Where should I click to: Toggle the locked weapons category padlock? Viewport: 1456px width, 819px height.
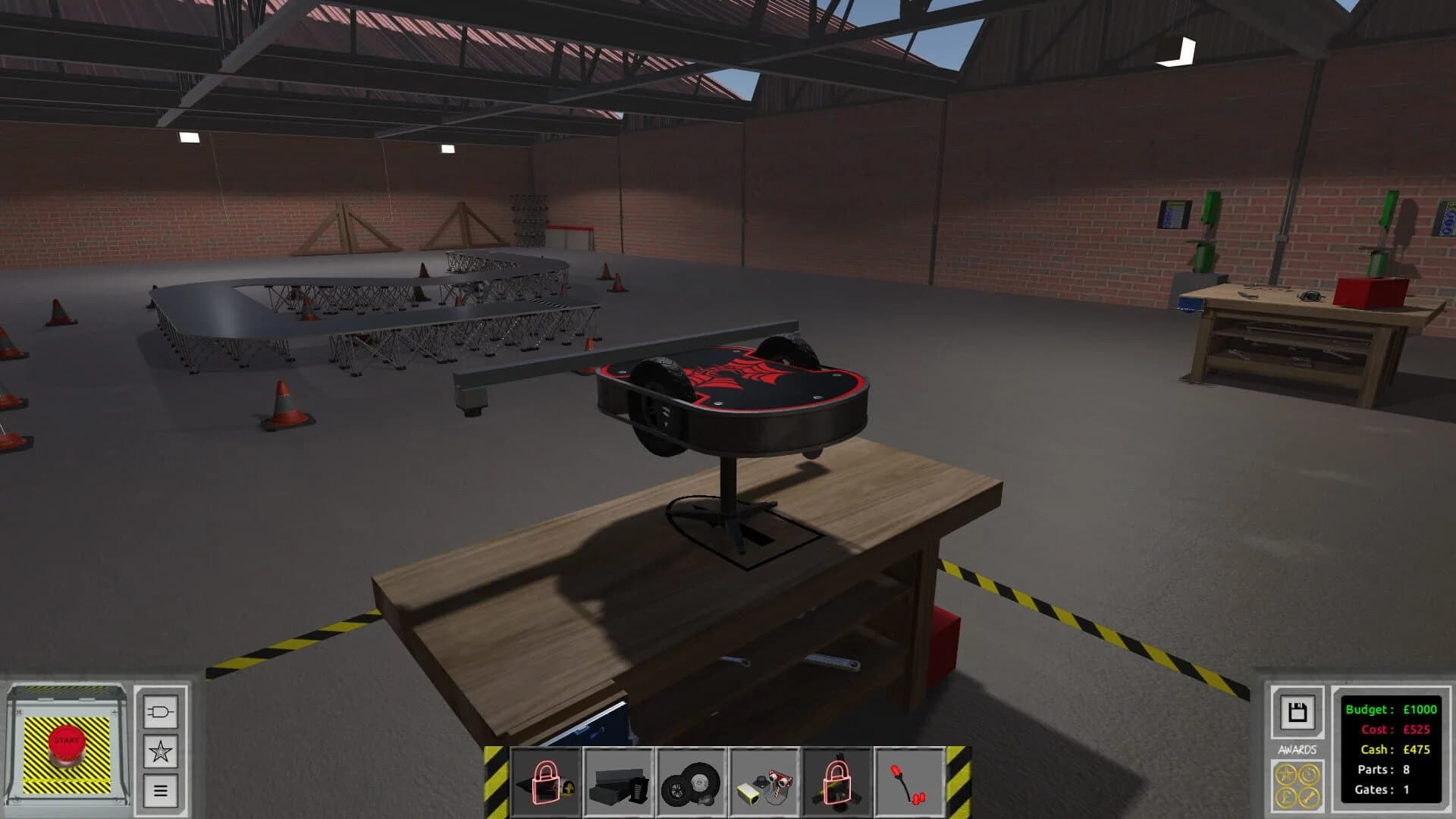pyautogui.click(x=548, y=781)
